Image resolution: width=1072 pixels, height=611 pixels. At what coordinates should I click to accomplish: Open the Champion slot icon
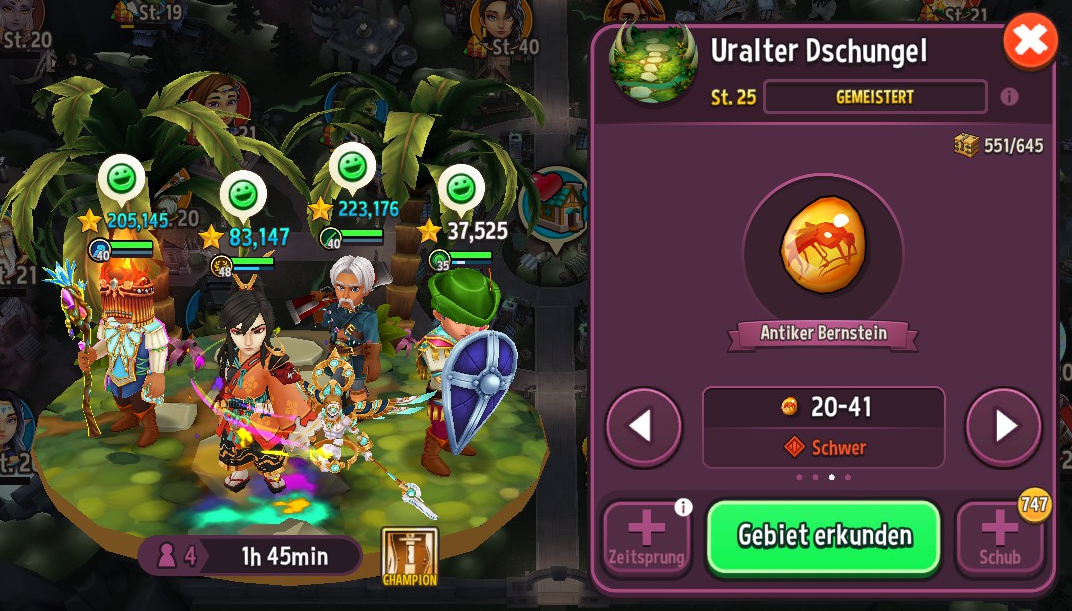pos(410,556)
